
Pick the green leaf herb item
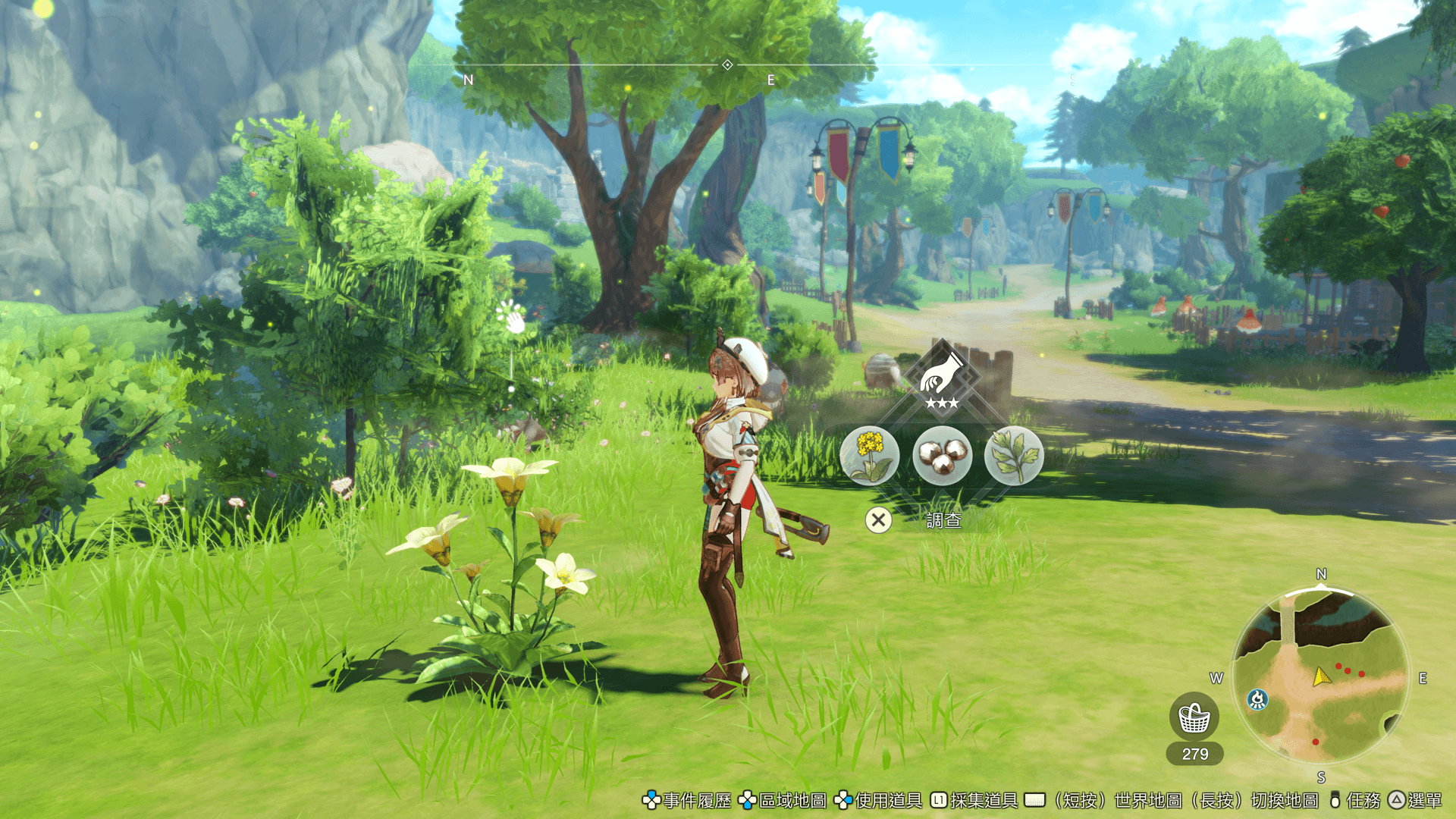coord(1014,455)
